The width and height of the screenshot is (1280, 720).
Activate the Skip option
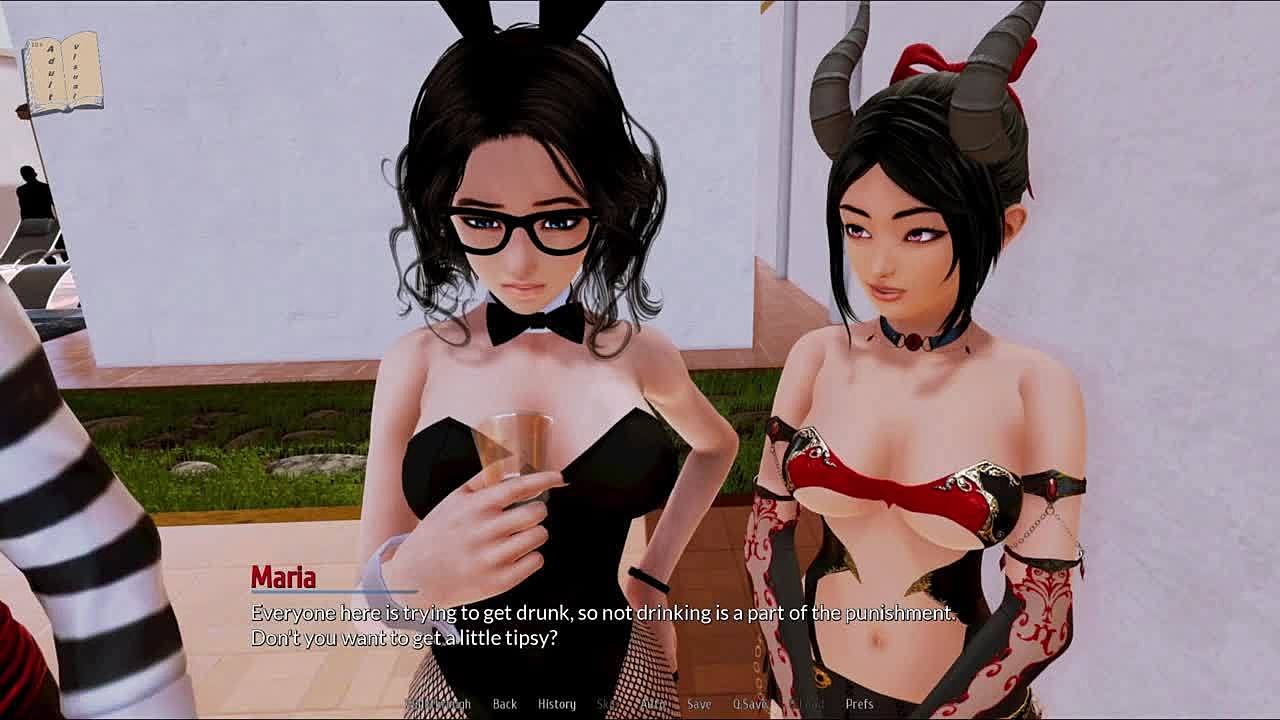pyautogui.click(x=606, y=704)
